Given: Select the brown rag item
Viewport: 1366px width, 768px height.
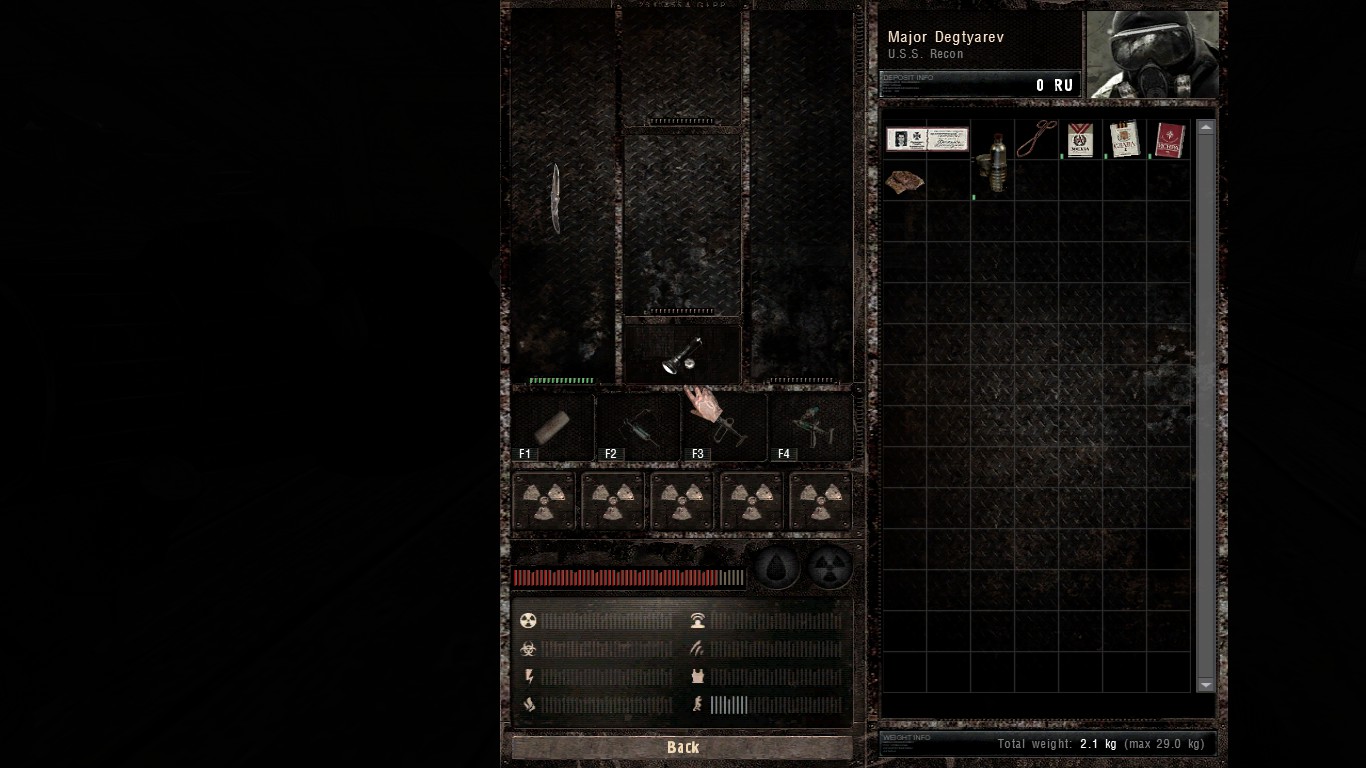Looking at the screenshot, I should pos(905,182).
